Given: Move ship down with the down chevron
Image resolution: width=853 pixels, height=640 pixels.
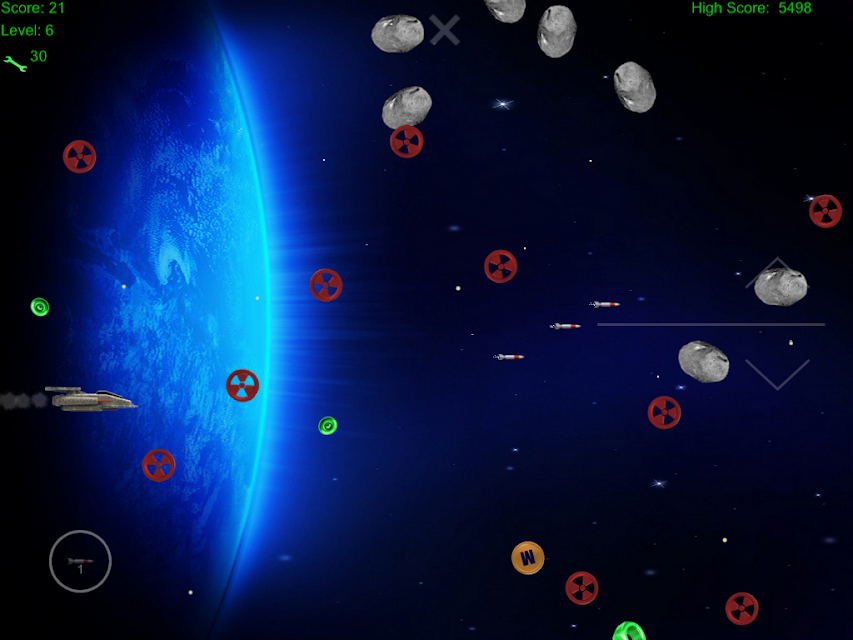Looking at the screenshot, I should coord(777,374).
